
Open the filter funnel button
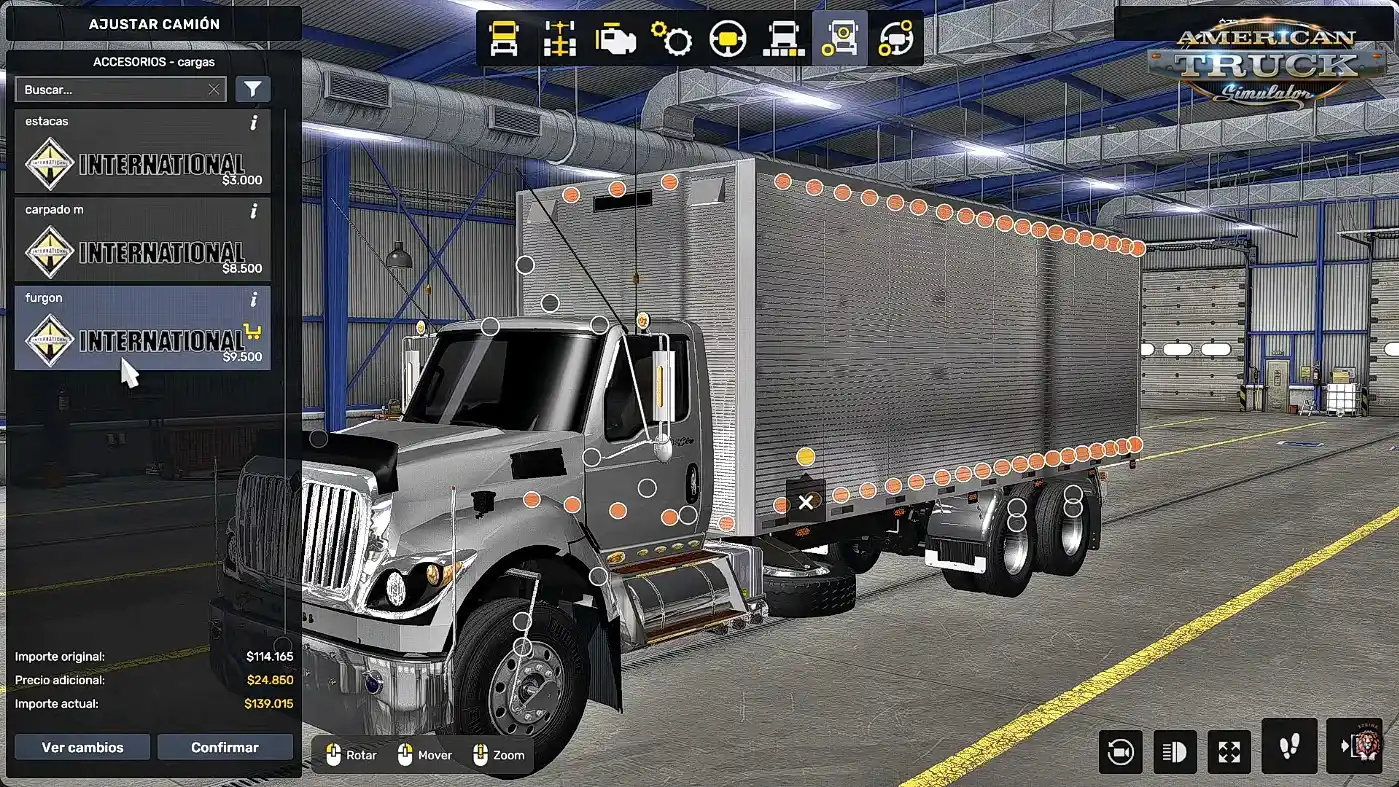253,90
